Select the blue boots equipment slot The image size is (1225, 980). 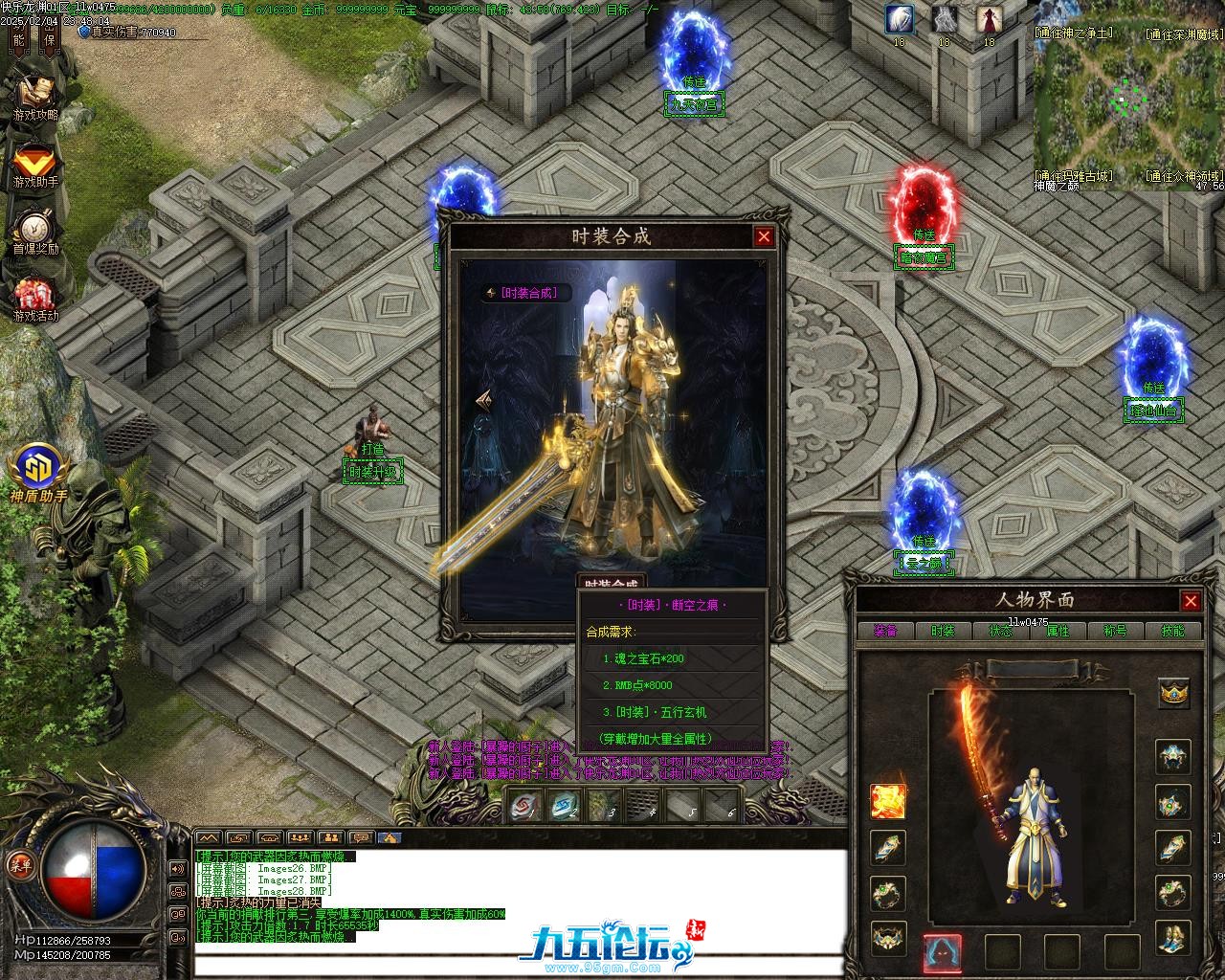(x=1173, y=937)
